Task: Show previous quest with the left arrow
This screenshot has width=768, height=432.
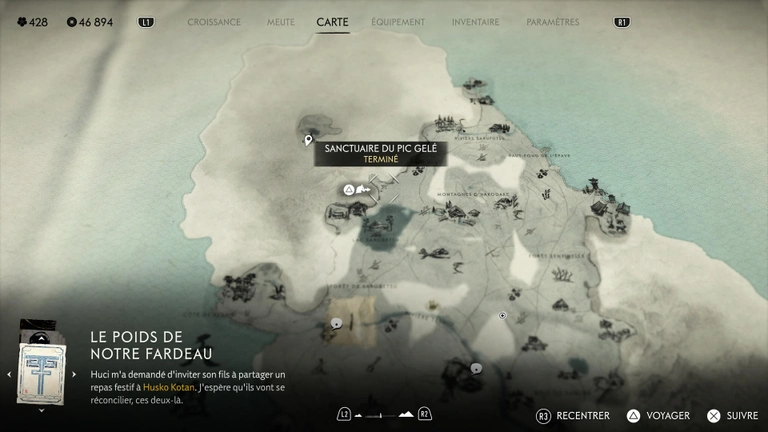Action: [9, 374]
